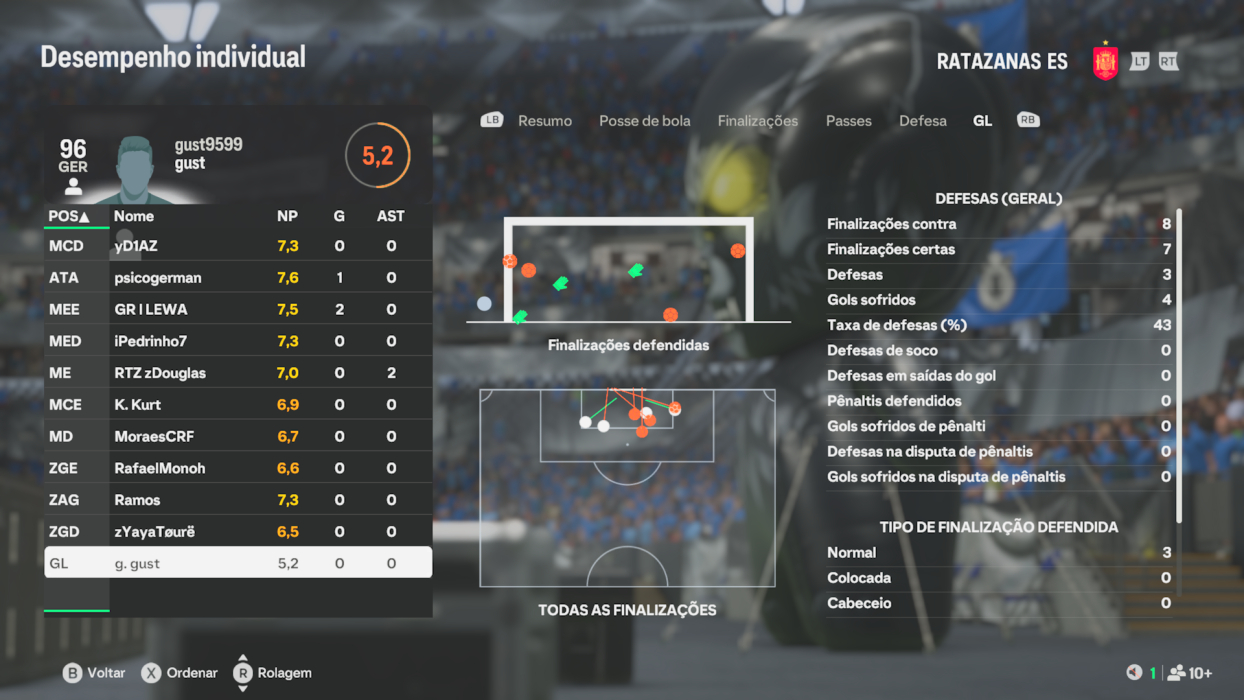Open the Posse de bola tab

tap(644, 121)
